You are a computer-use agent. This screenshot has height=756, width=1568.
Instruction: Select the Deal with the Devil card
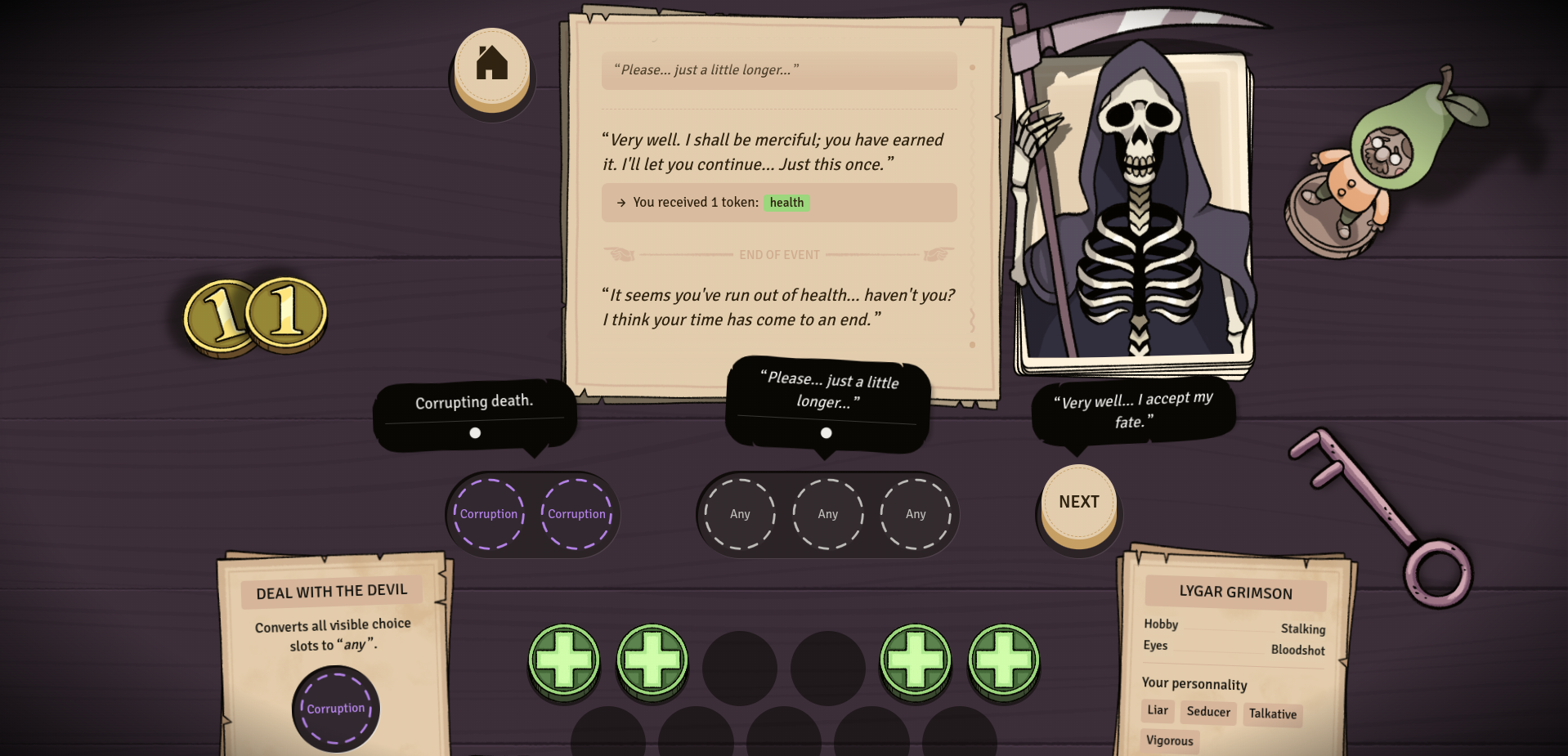333,621
